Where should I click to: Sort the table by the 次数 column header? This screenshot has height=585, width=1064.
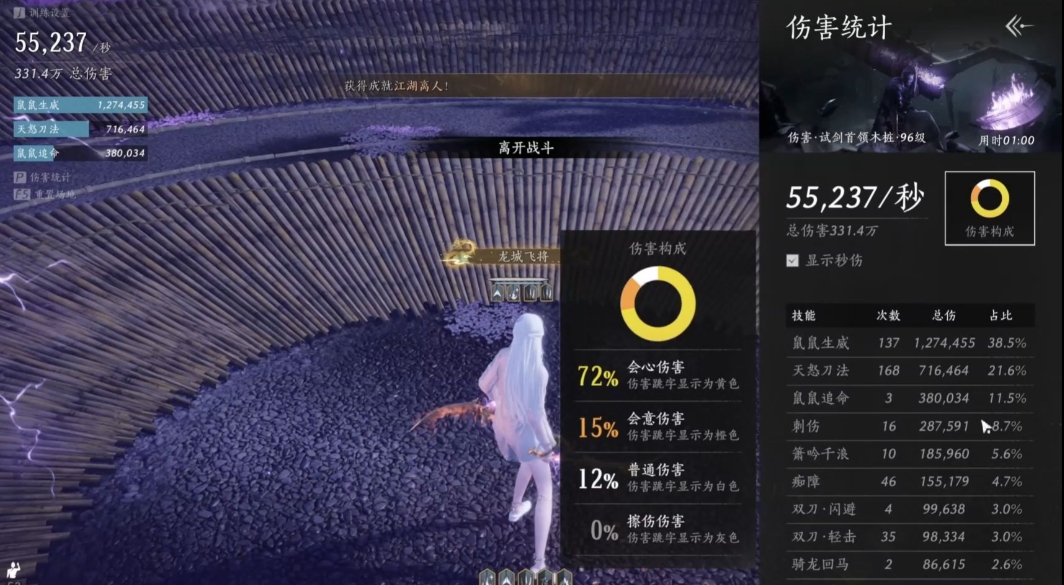point(888,316)
